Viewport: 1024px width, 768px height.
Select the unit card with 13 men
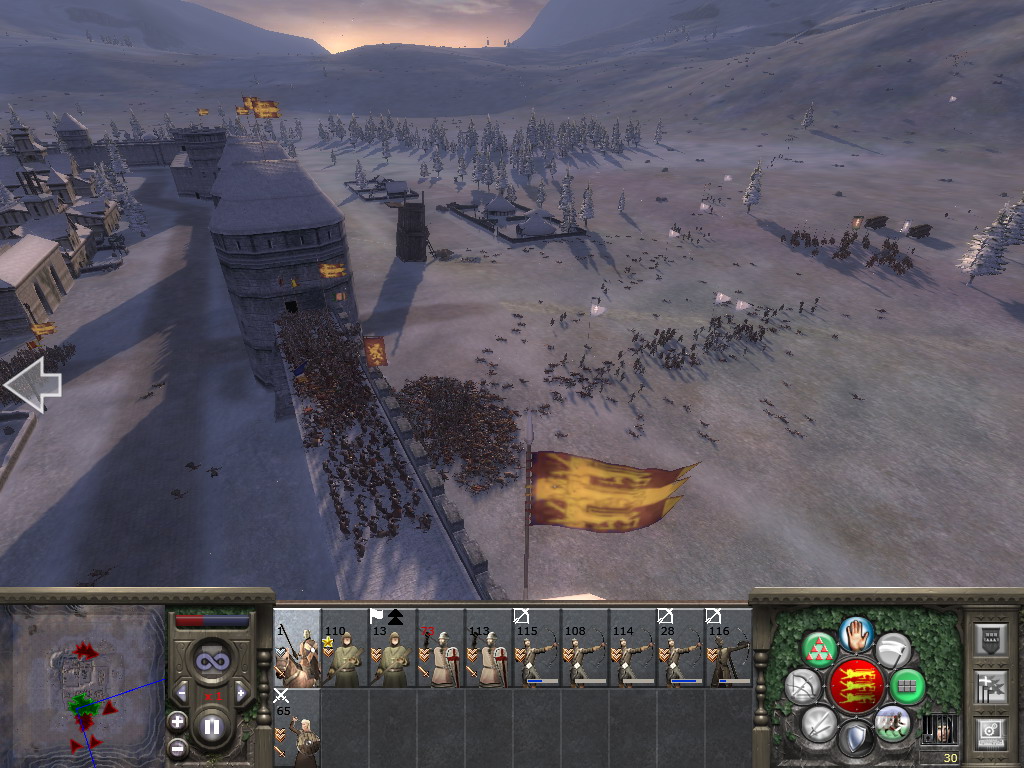click(x=393, y=648)
